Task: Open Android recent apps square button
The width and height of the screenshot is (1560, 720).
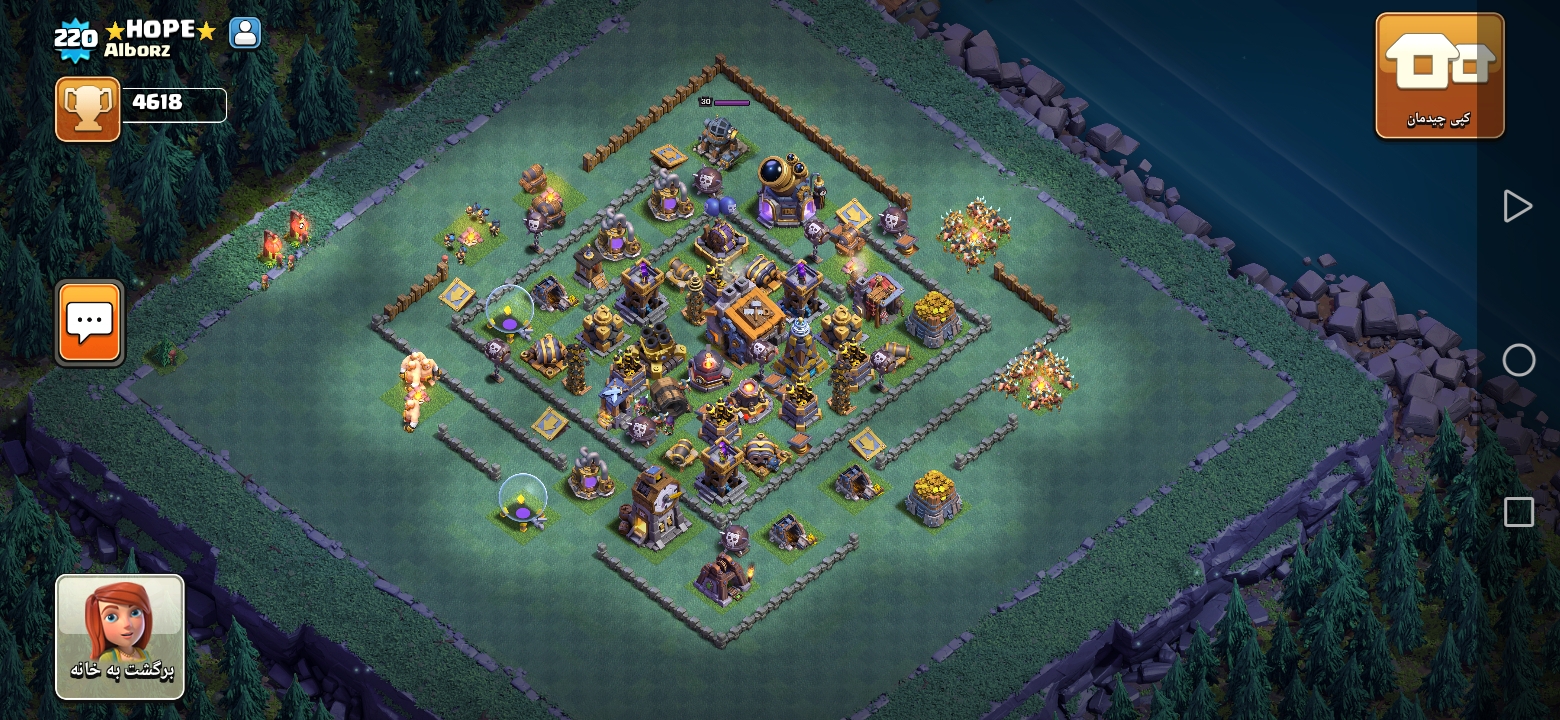Action: (1518, 512)
